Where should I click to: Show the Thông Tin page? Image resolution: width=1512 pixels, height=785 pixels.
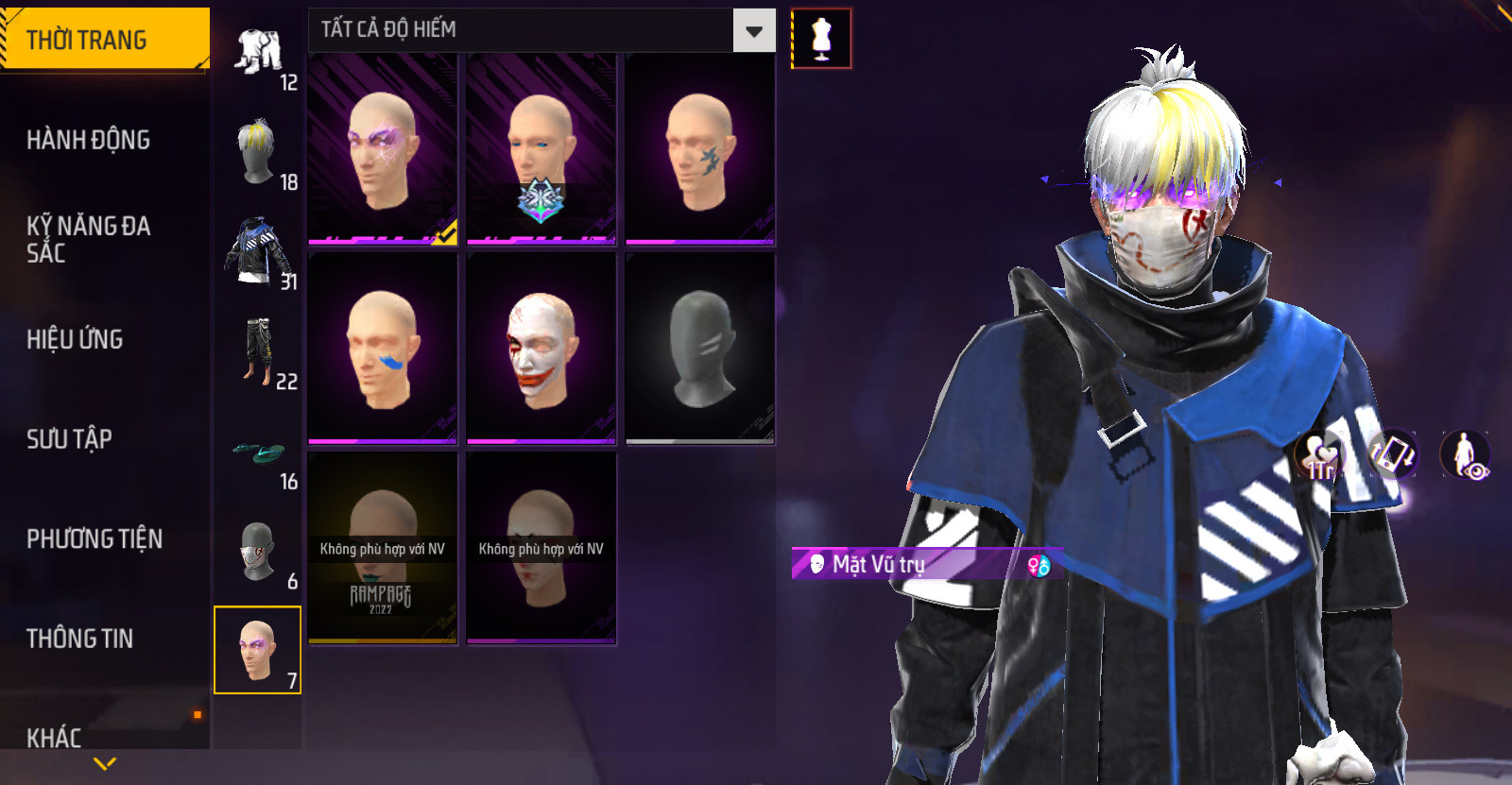(80, 639)
